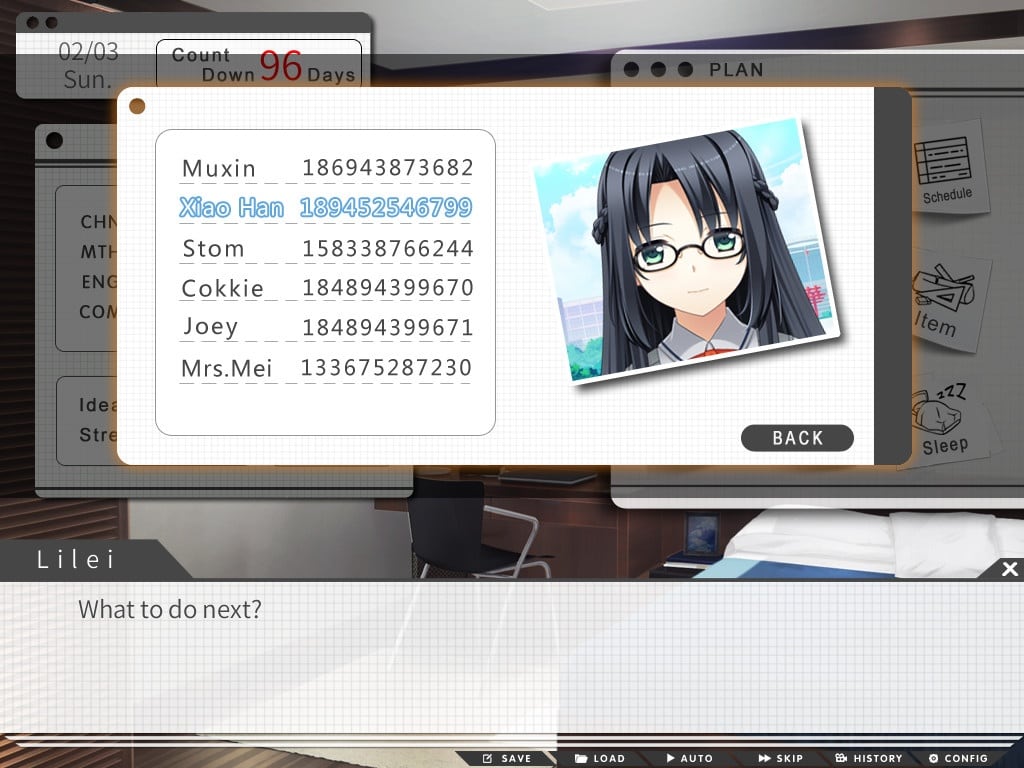Choose the Xiao Han contact entry
This screenshot has height=768, width=1024.
click(326, 208)
